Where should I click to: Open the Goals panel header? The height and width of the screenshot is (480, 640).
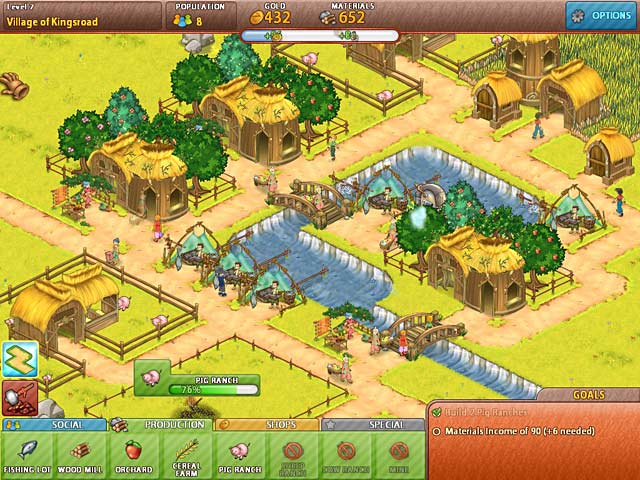pos(587,395)
